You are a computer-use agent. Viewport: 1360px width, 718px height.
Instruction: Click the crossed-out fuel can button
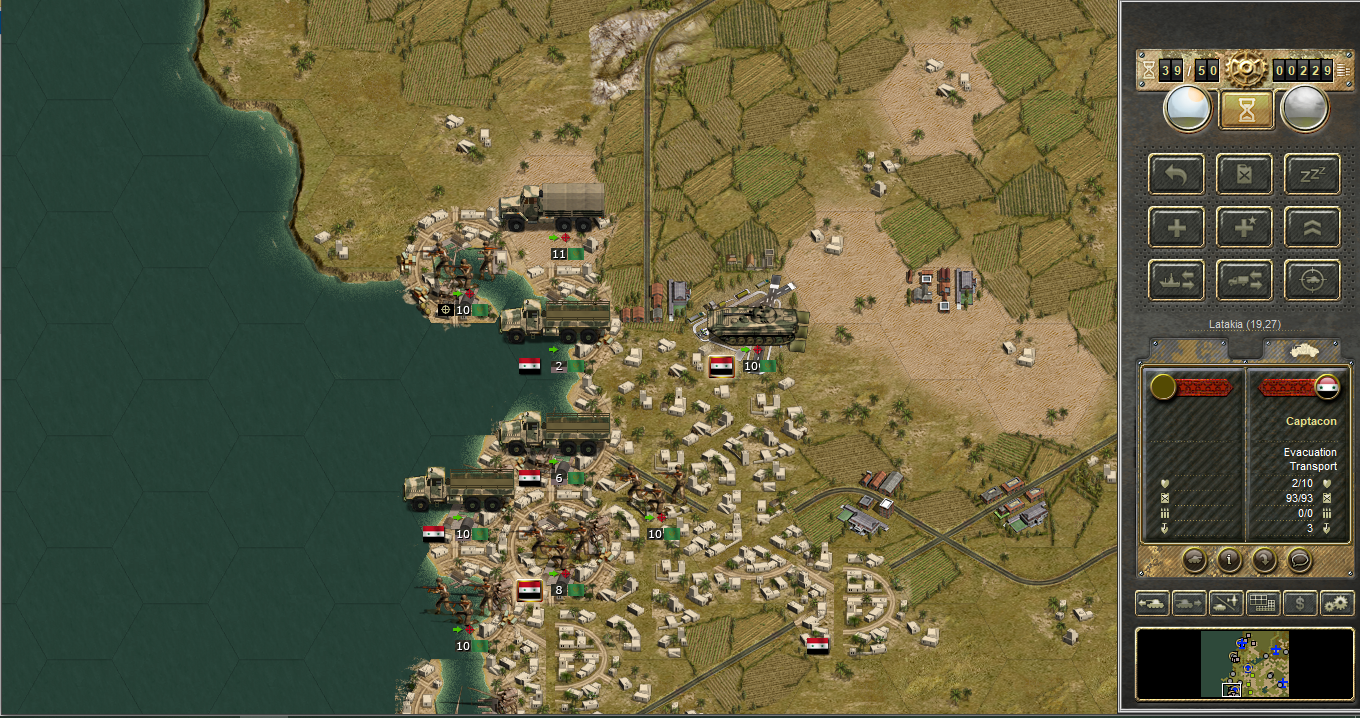click(x=1244, y=175)
